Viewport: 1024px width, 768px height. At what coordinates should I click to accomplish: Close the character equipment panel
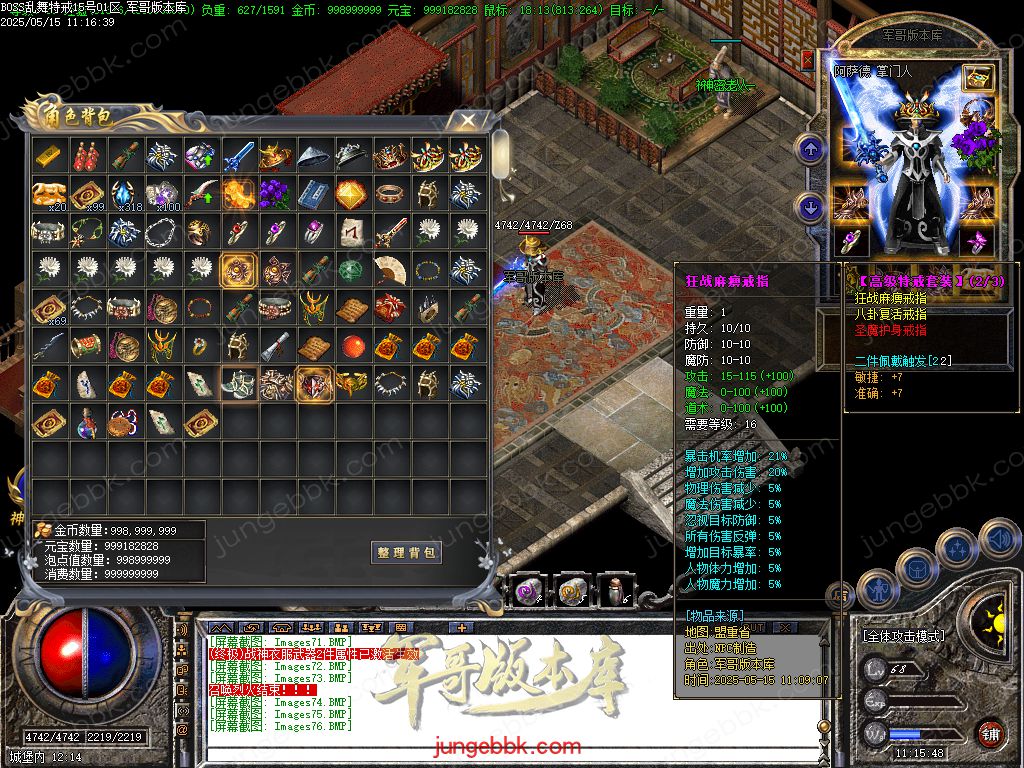[808, 60]
